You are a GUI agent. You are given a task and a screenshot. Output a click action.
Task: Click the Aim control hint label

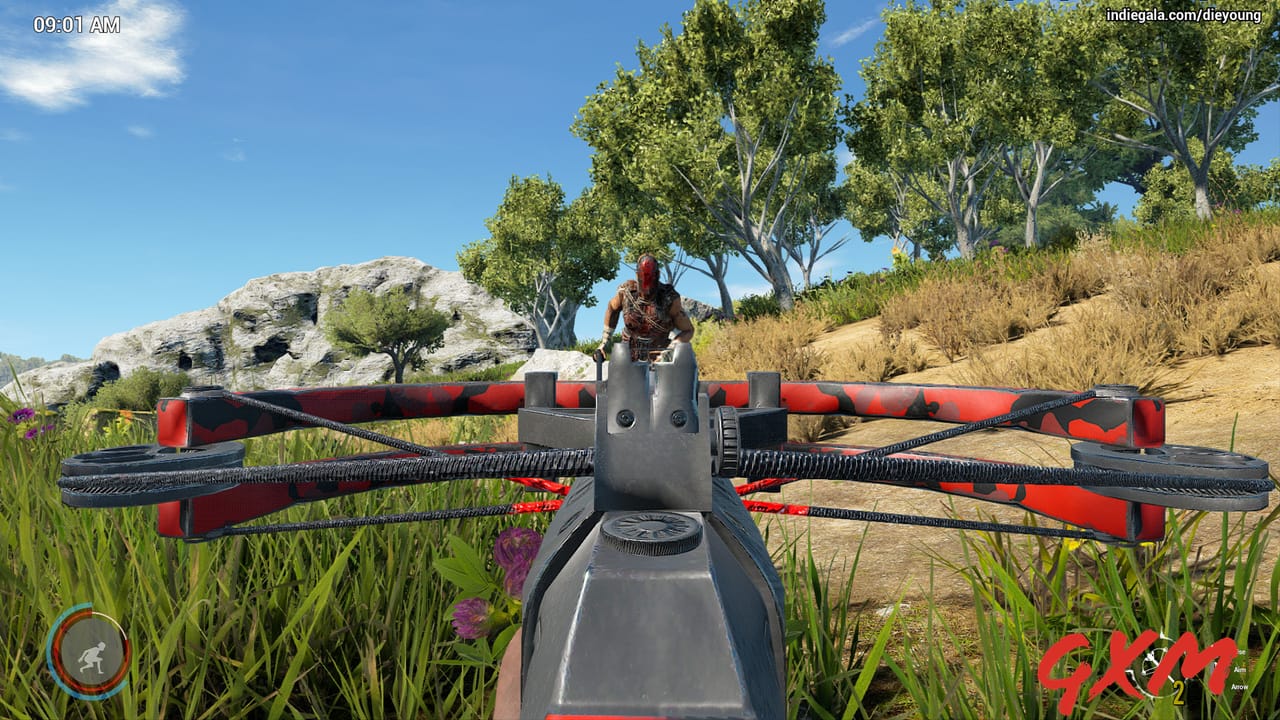point(1238,670)
